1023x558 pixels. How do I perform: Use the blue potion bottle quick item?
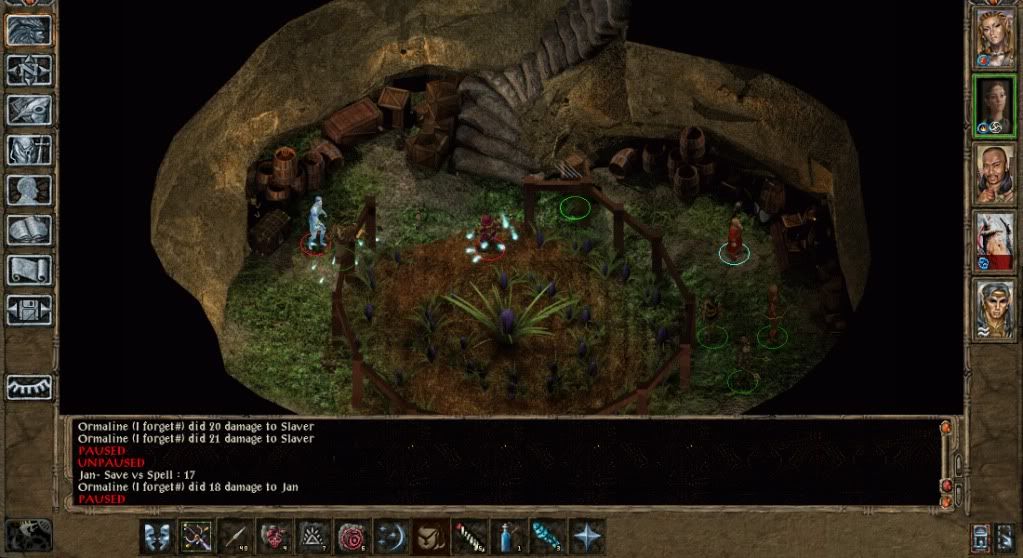click(509, 536)
